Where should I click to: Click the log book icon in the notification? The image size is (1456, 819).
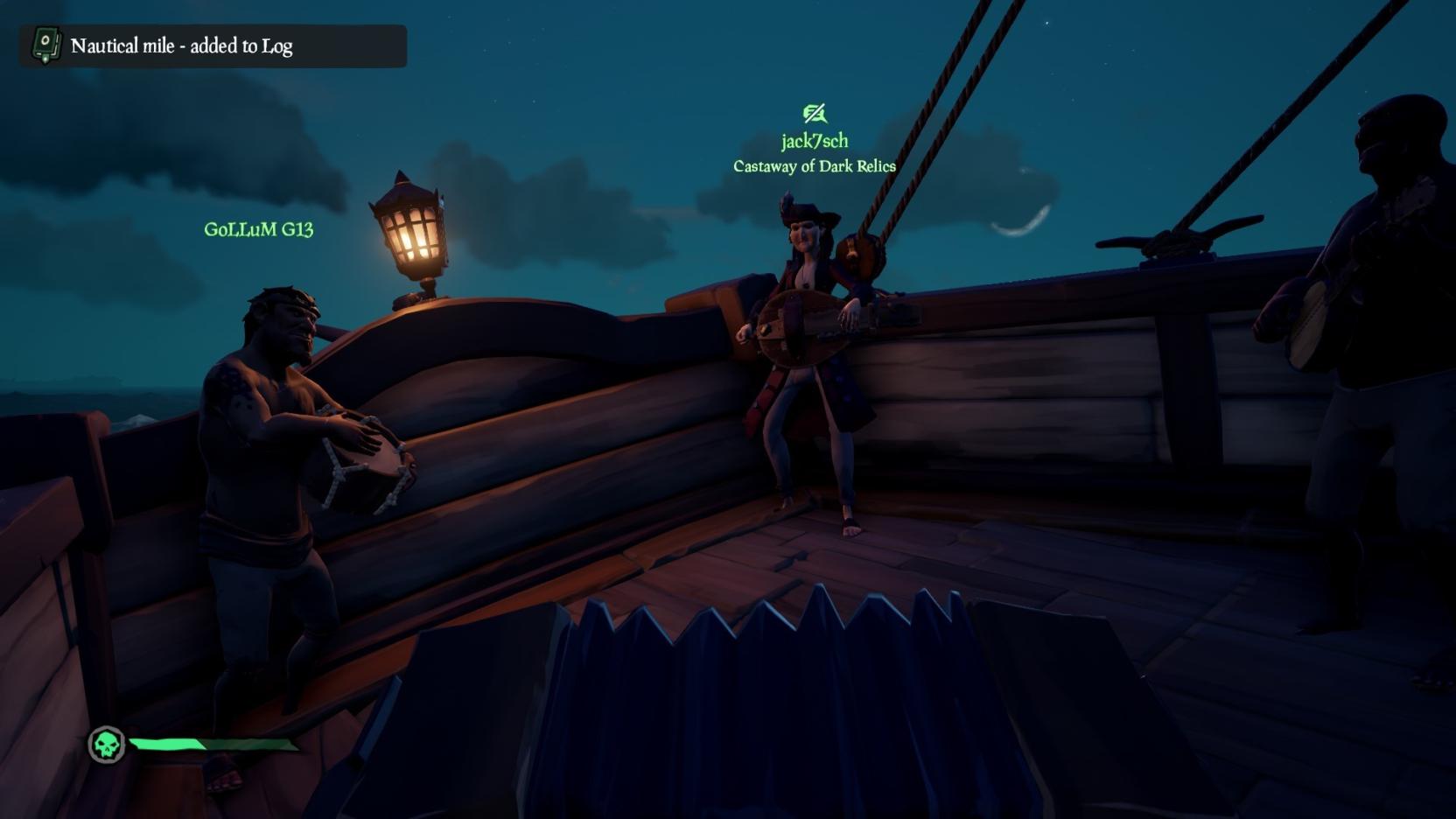45,45
